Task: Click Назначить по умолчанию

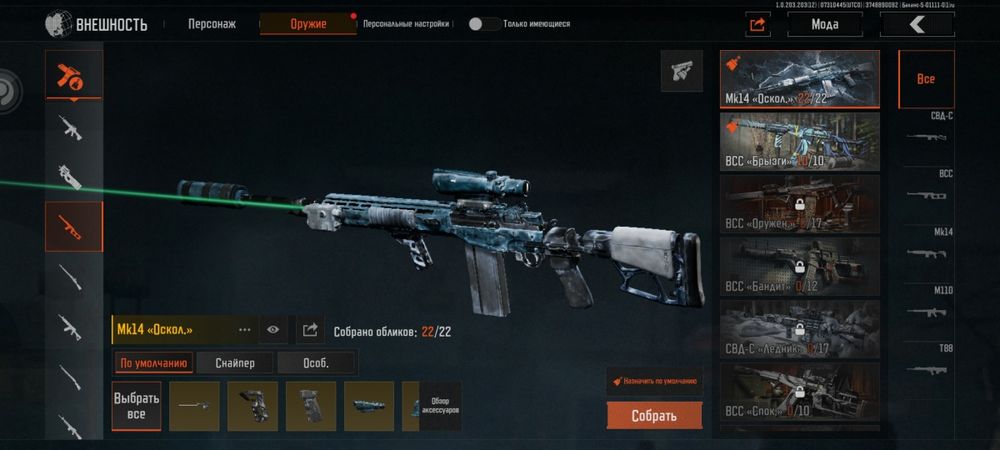Action: [x=654, y=380]
